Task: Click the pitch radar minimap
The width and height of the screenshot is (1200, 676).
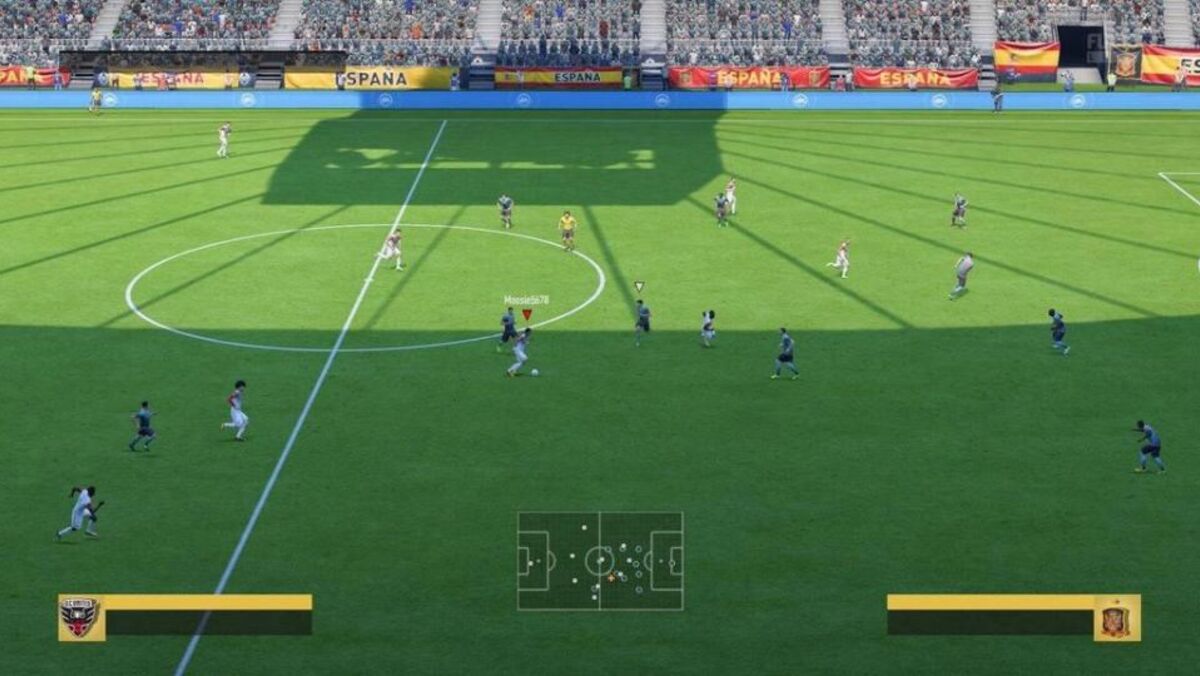Action: pos(600,561)
